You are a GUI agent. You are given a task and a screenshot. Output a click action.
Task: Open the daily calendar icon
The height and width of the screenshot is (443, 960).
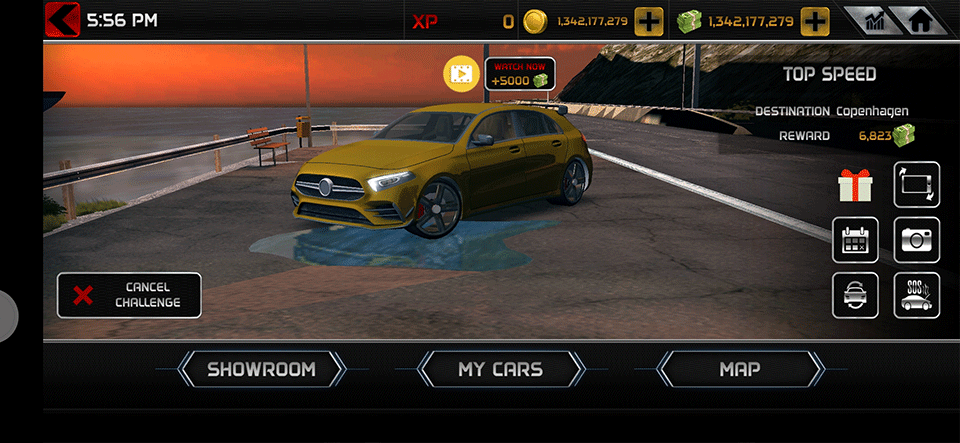pos(856,240)
